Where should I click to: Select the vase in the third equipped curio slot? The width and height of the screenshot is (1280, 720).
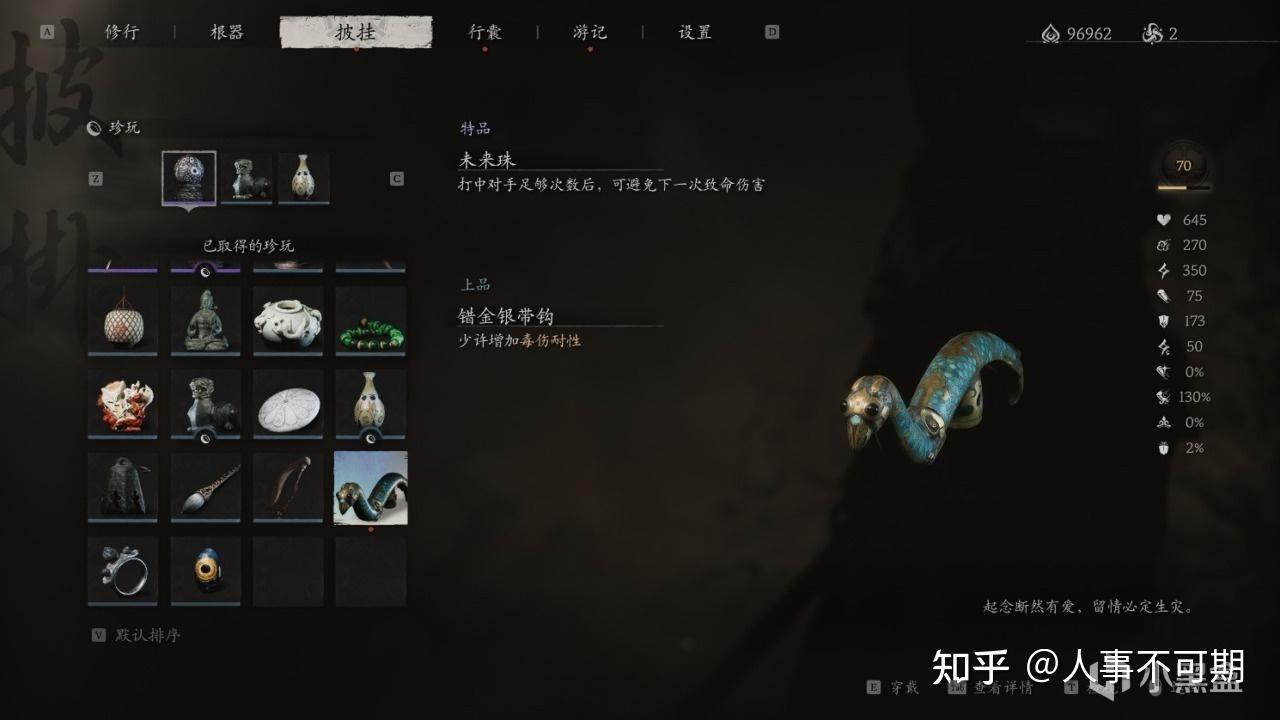coord(304,176)
